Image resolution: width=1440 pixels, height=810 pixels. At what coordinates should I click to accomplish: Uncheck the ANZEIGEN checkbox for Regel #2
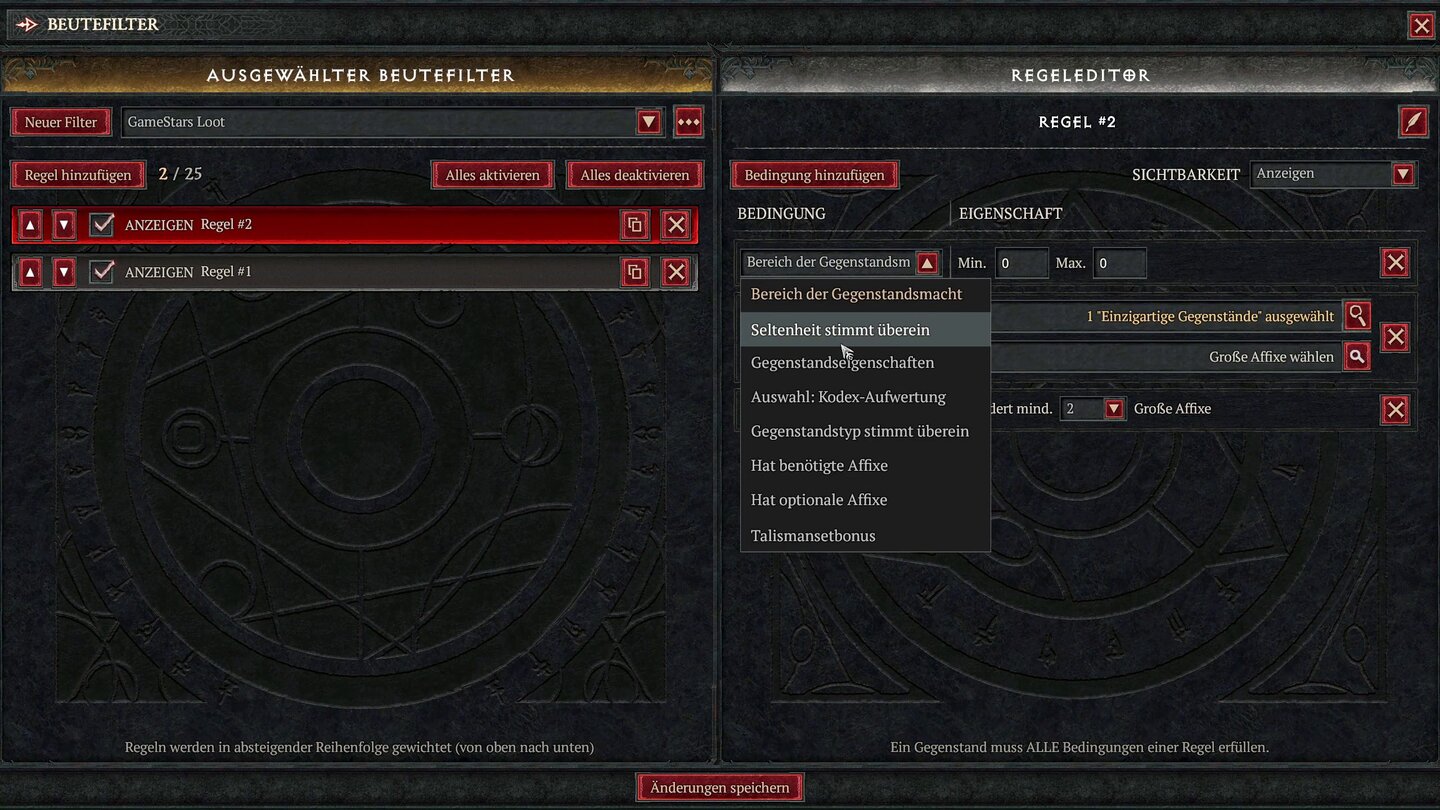point(102,224)
